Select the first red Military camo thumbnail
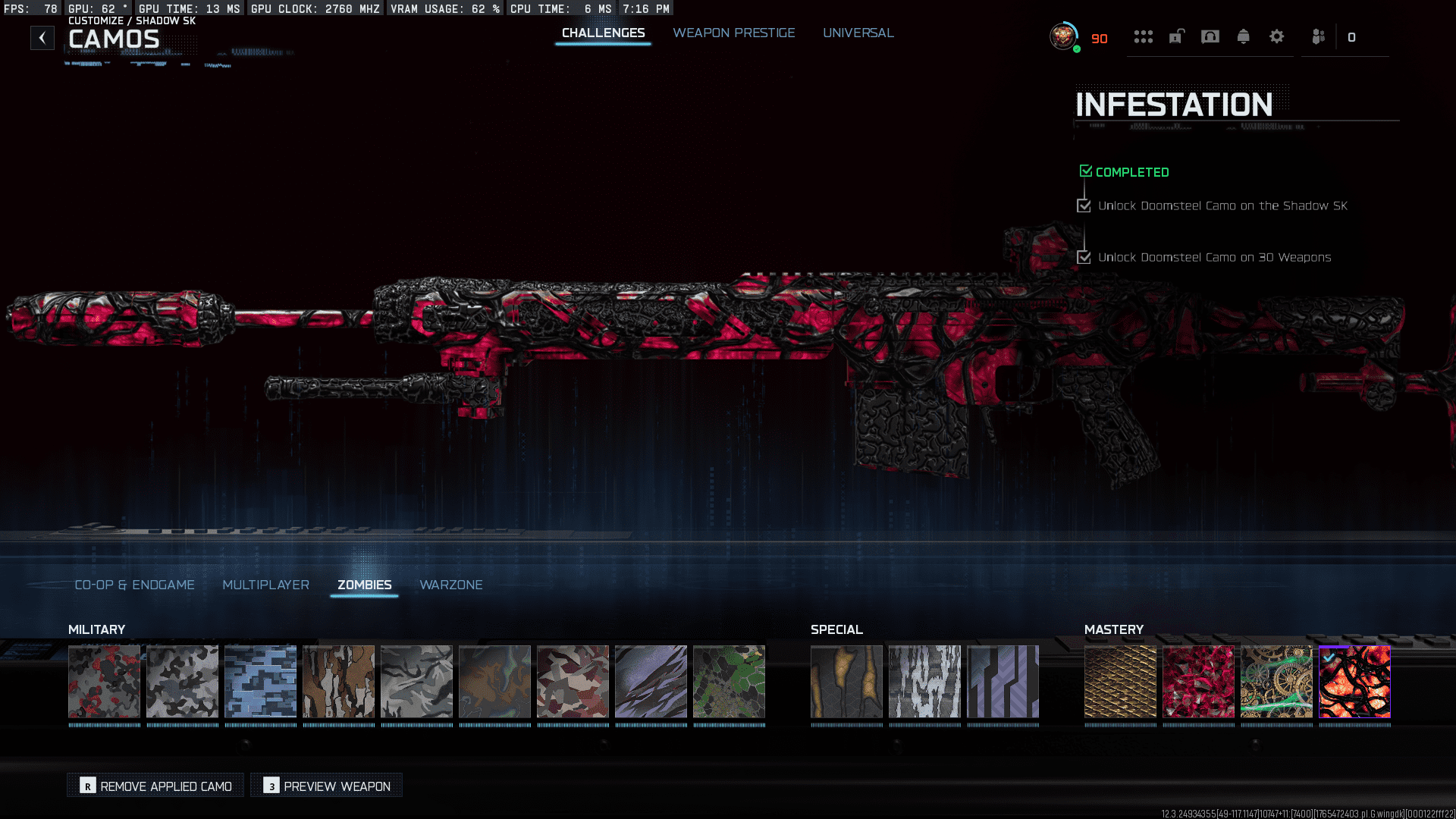1456x819 pixels. point(105,682)
